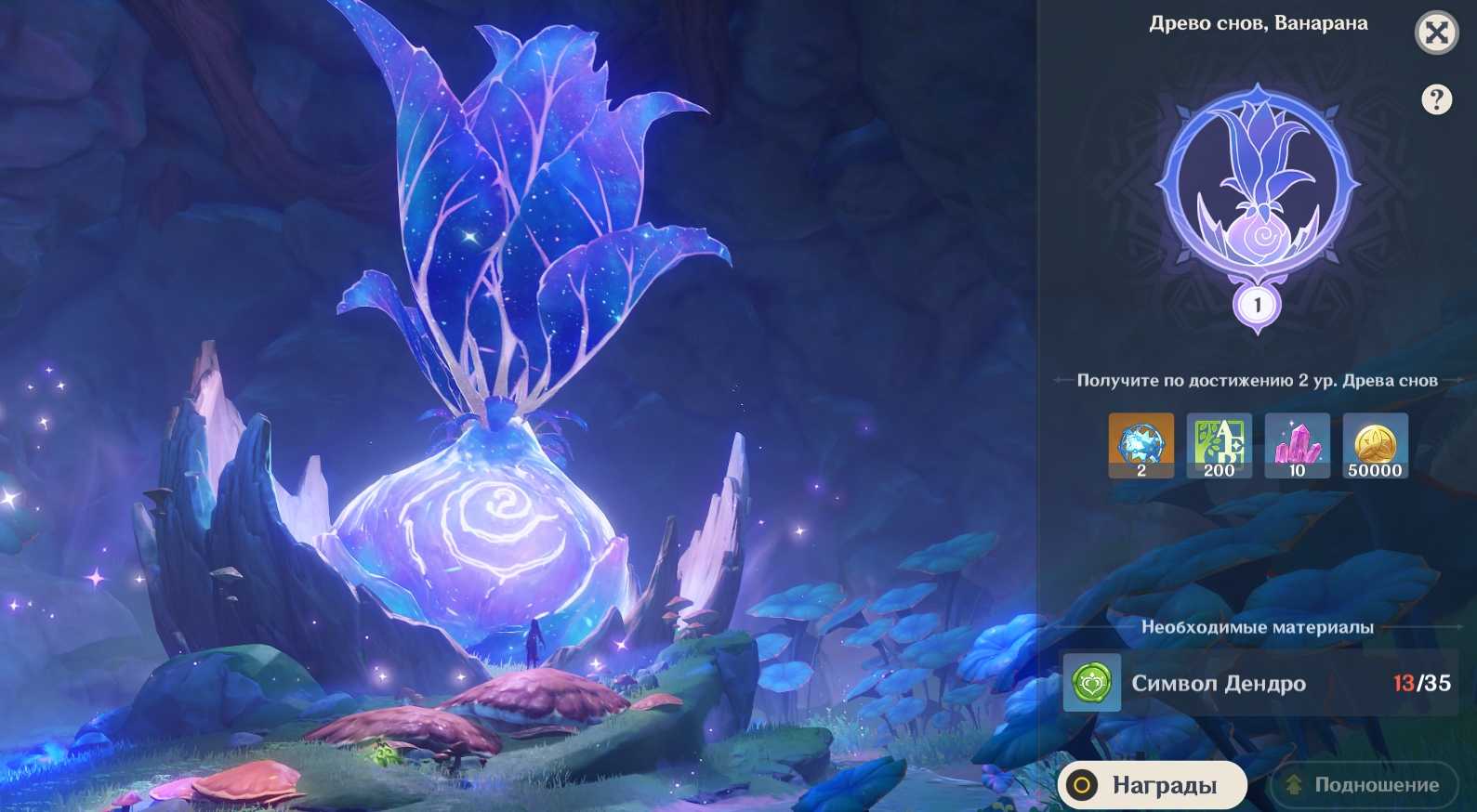Open the question mark help info

click(1436, 99)
